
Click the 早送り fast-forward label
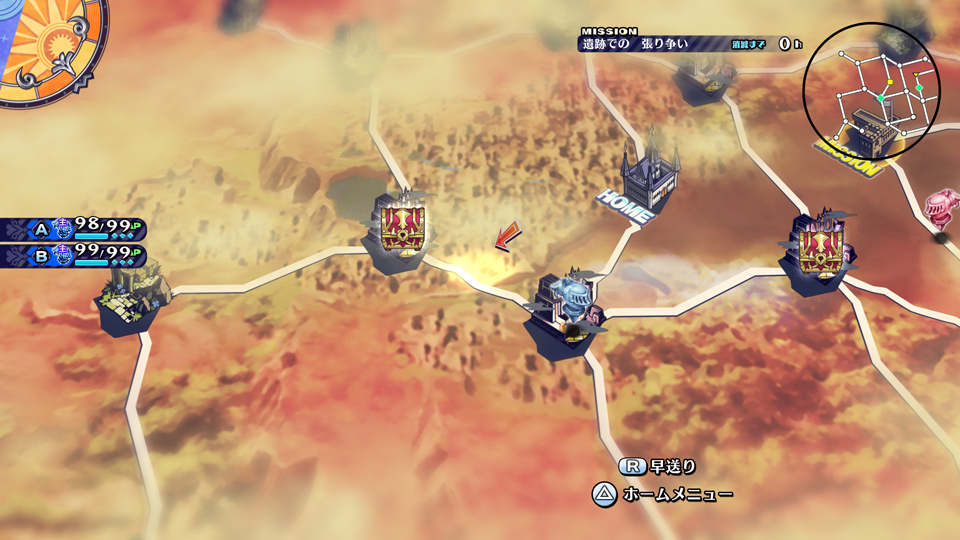coord(658,466)
